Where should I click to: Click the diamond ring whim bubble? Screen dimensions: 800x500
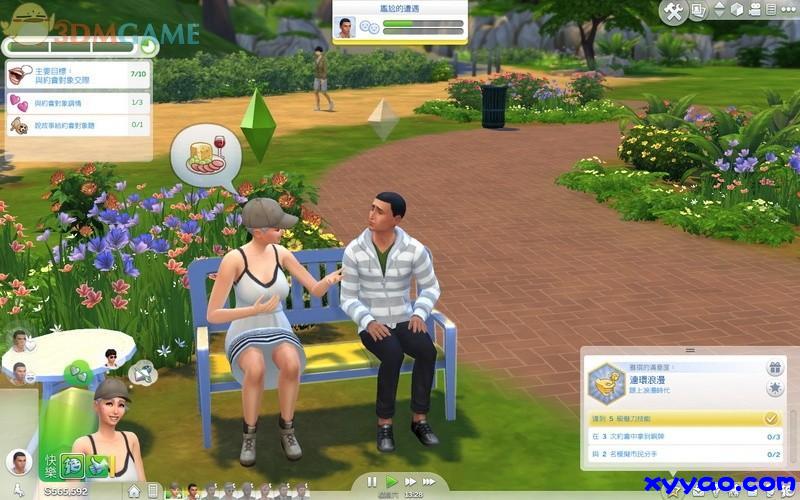[x=143, y=374]
